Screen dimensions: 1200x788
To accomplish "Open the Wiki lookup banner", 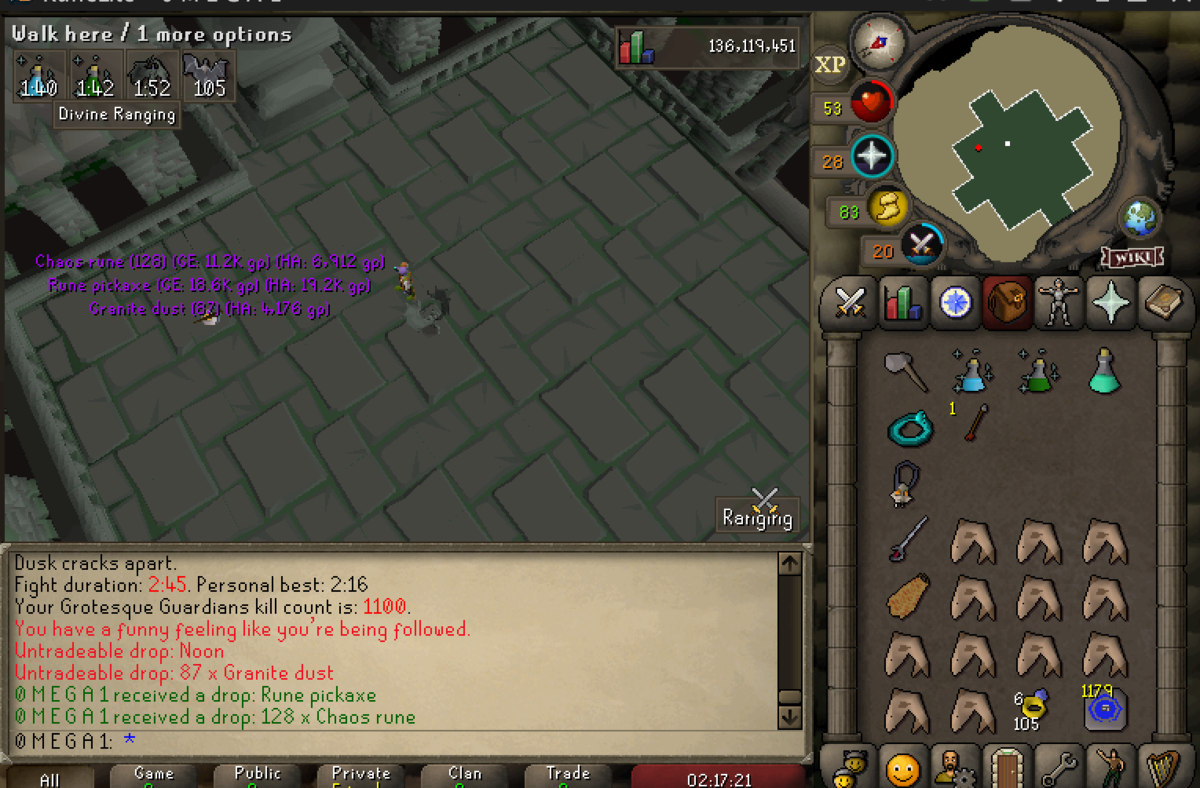I will [x=1132, y=258].
